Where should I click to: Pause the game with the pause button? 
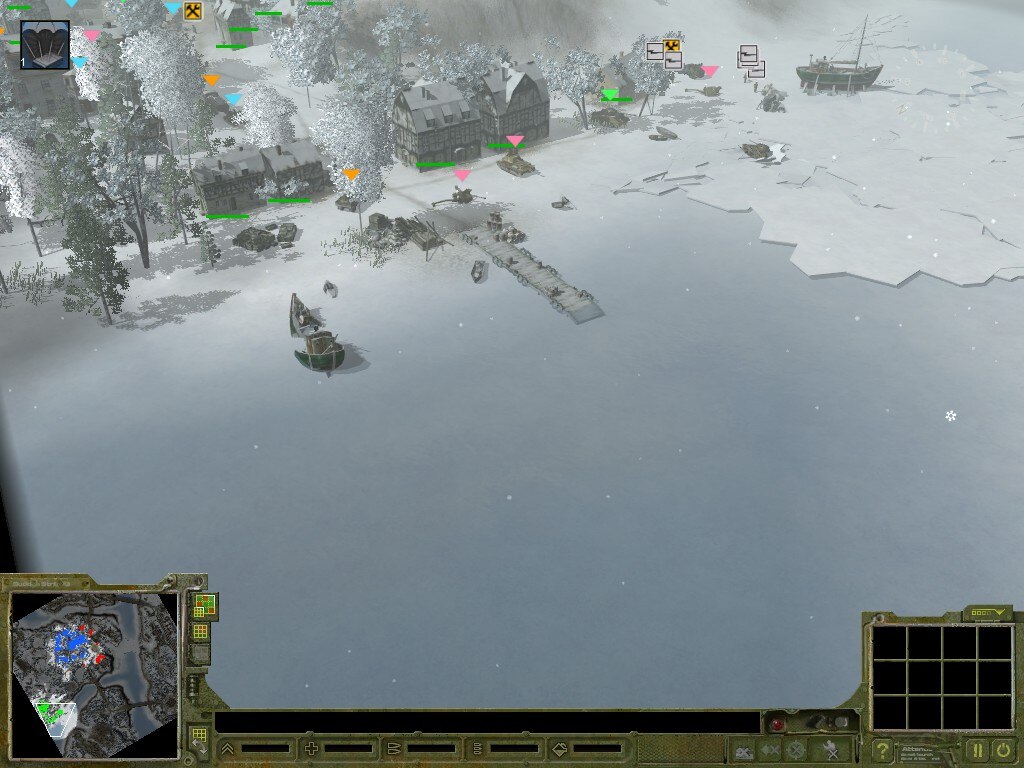coord(976,749)
